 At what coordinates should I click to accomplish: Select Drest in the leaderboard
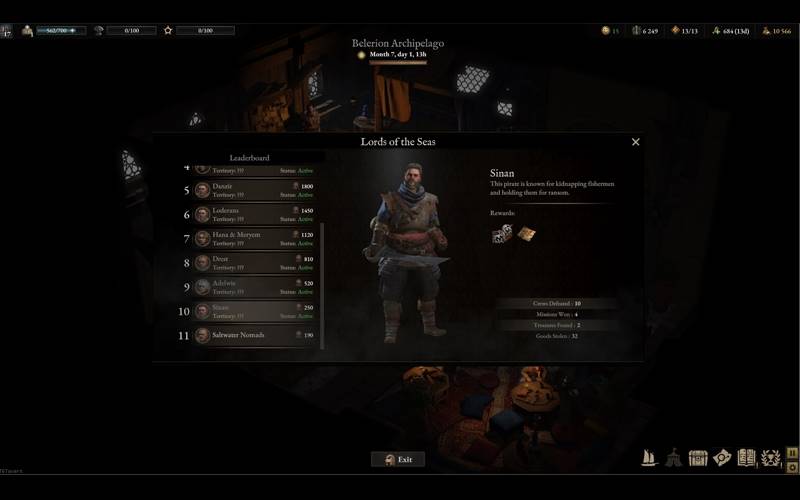tap(254, 262)
